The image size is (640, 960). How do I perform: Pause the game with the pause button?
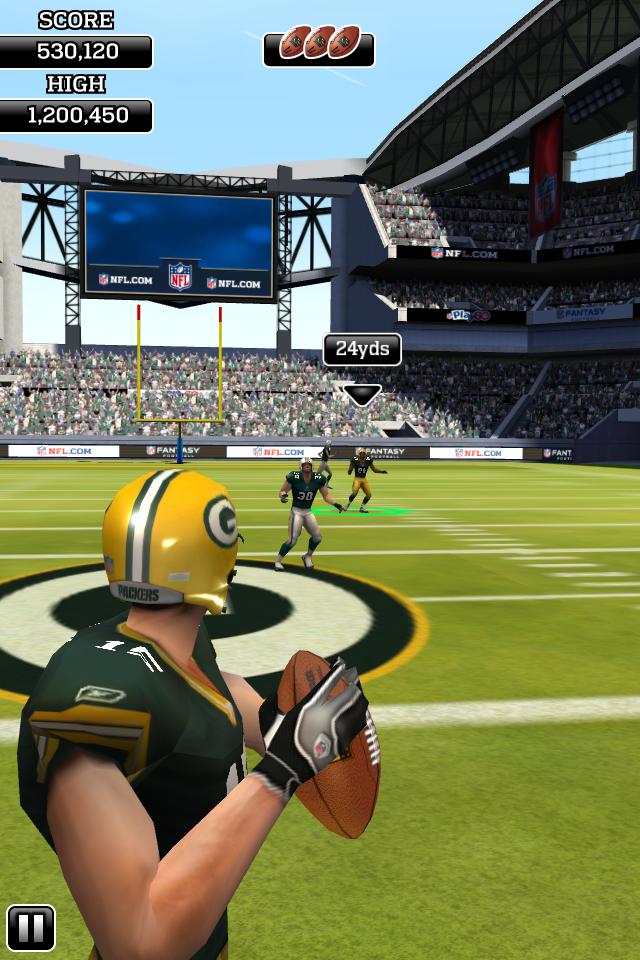point(31,928)
